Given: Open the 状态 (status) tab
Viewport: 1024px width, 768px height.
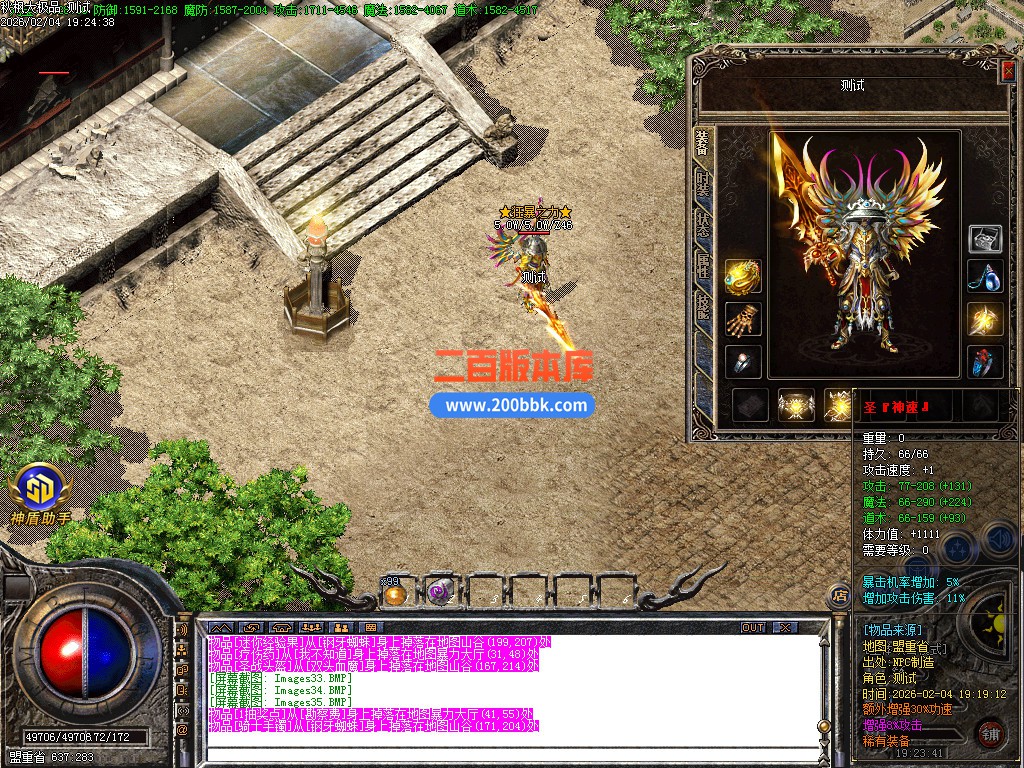Looking at the screenshot, I should 704,224.
